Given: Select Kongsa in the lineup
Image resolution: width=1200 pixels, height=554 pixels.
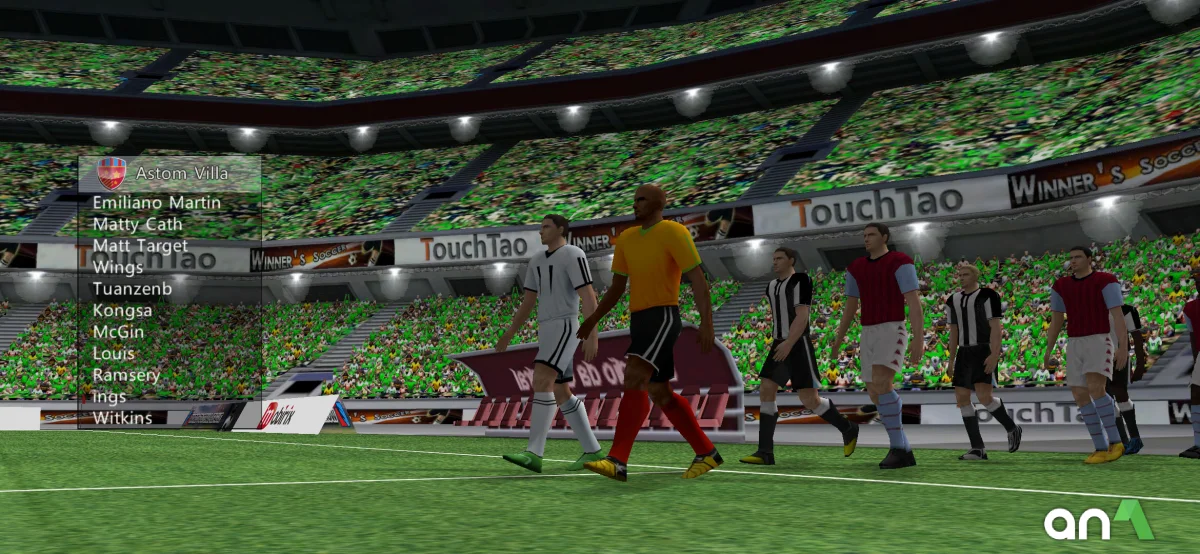Looking at the screenshot, I should pos(122,311).
